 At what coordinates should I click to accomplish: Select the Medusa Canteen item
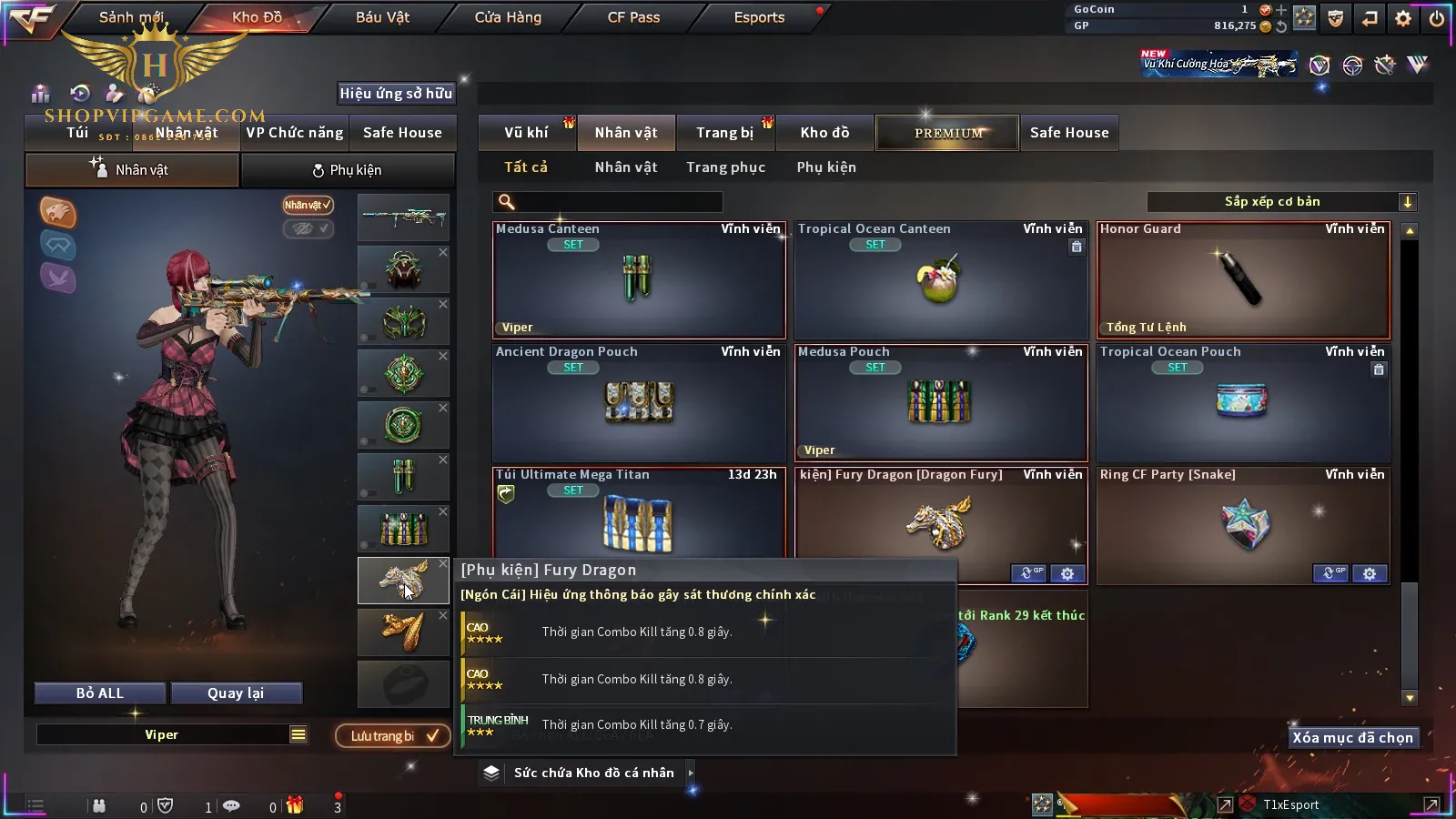tap(639, 280)
